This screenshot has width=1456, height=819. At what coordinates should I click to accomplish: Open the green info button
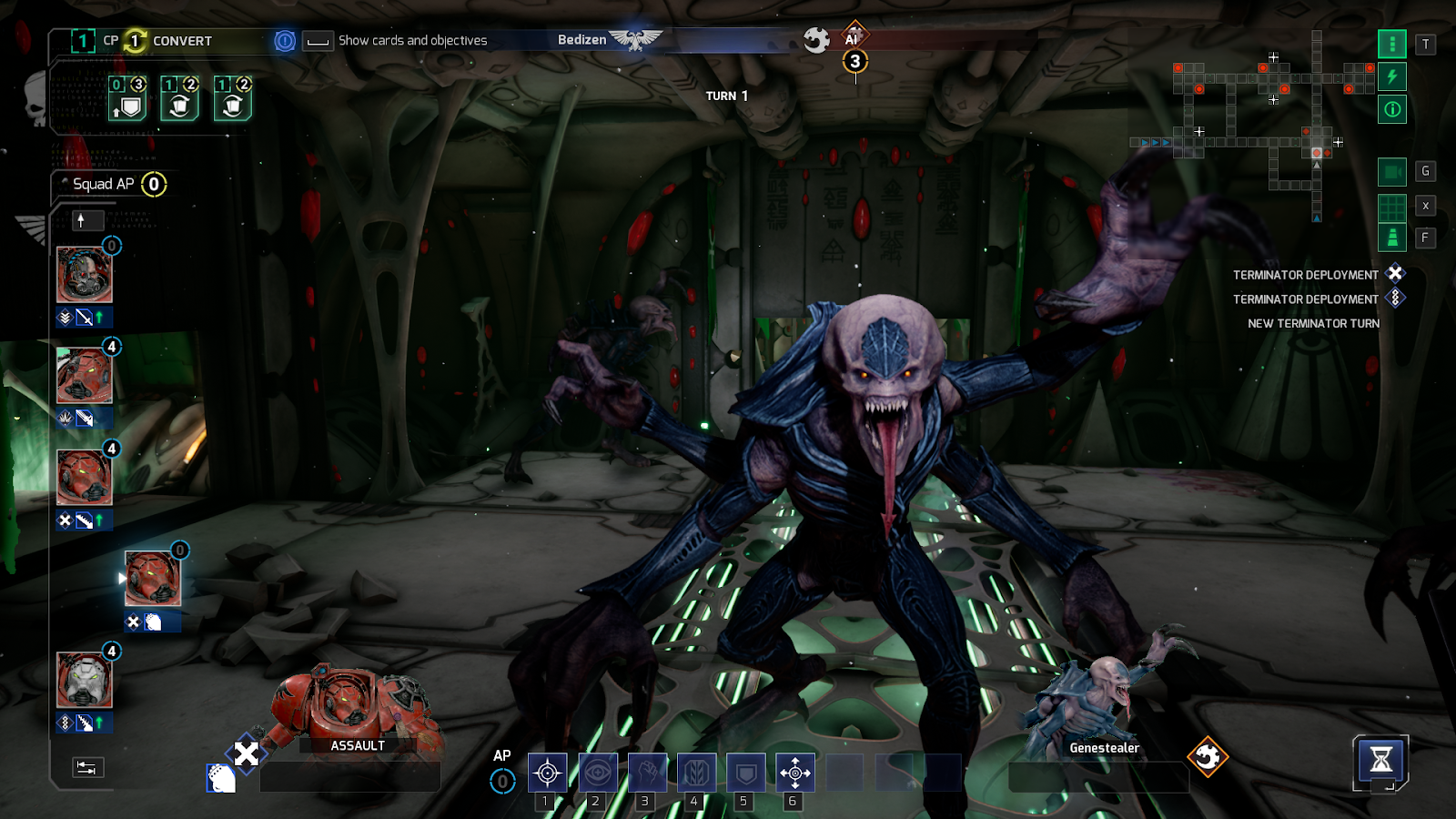coord(1391,109)
